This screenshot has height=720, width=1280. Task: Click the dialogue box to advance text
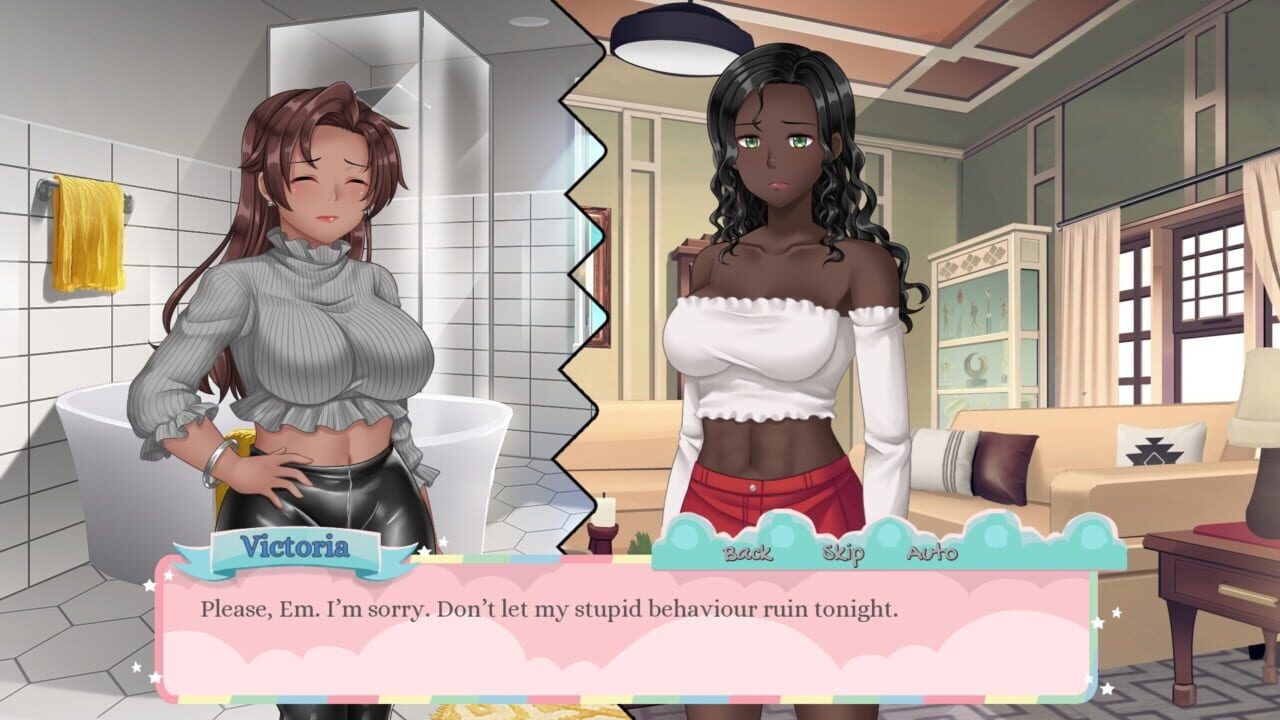(640, 631)
